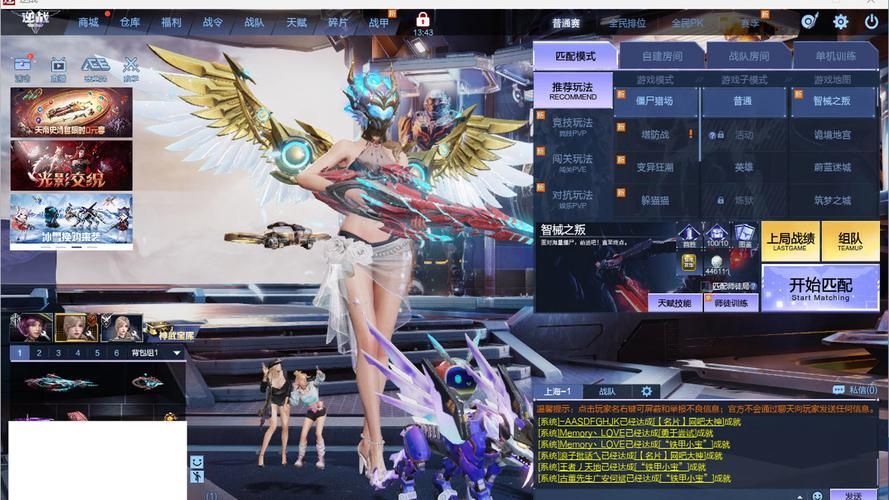Choose the 闯关玩法 PVE category
Viewport: 889px width, 500px height.
pos(572,163)
